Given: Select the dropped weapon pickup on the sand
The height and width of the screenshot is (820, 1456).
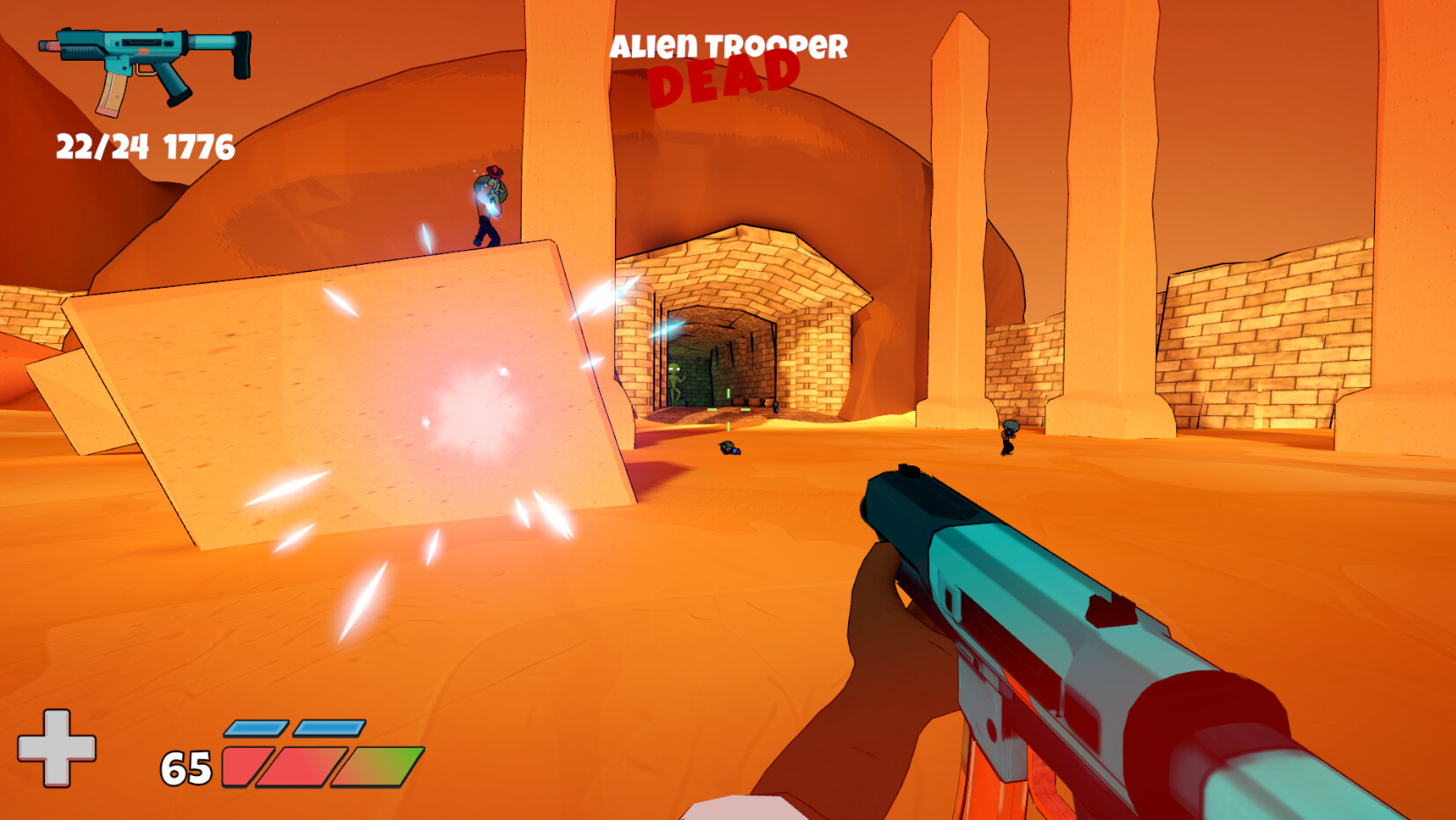Looking at the screenshot, I should 729,449.
